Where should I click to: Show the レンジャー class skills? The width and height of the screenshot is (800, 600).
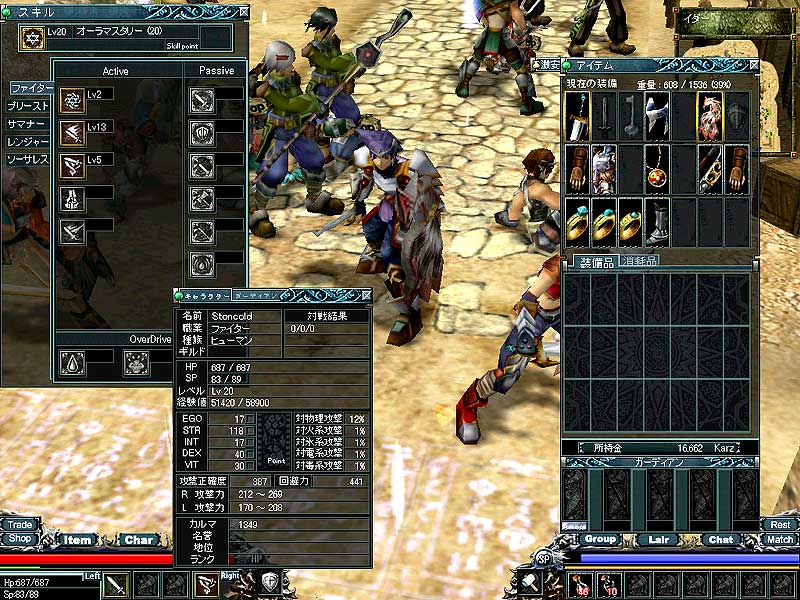(x=27, y=141)
